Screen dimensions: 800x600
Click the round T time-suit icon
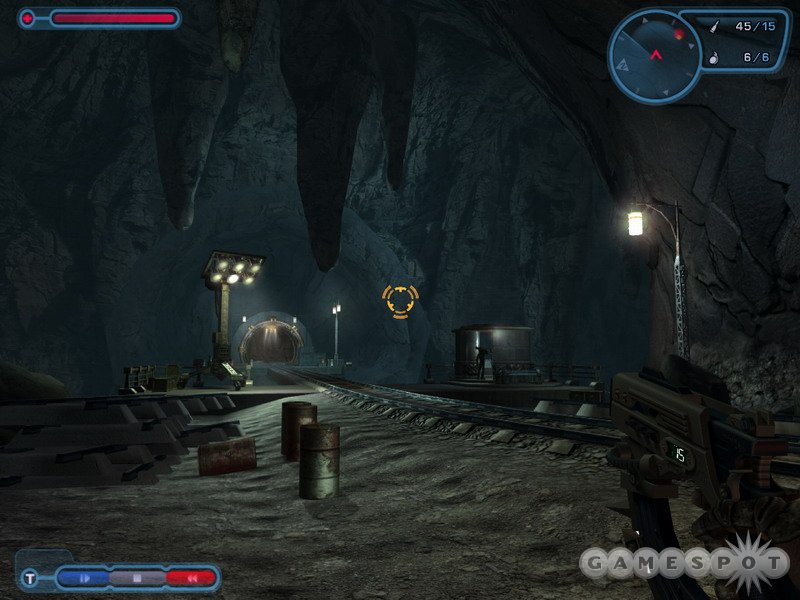tap(31, 577)
